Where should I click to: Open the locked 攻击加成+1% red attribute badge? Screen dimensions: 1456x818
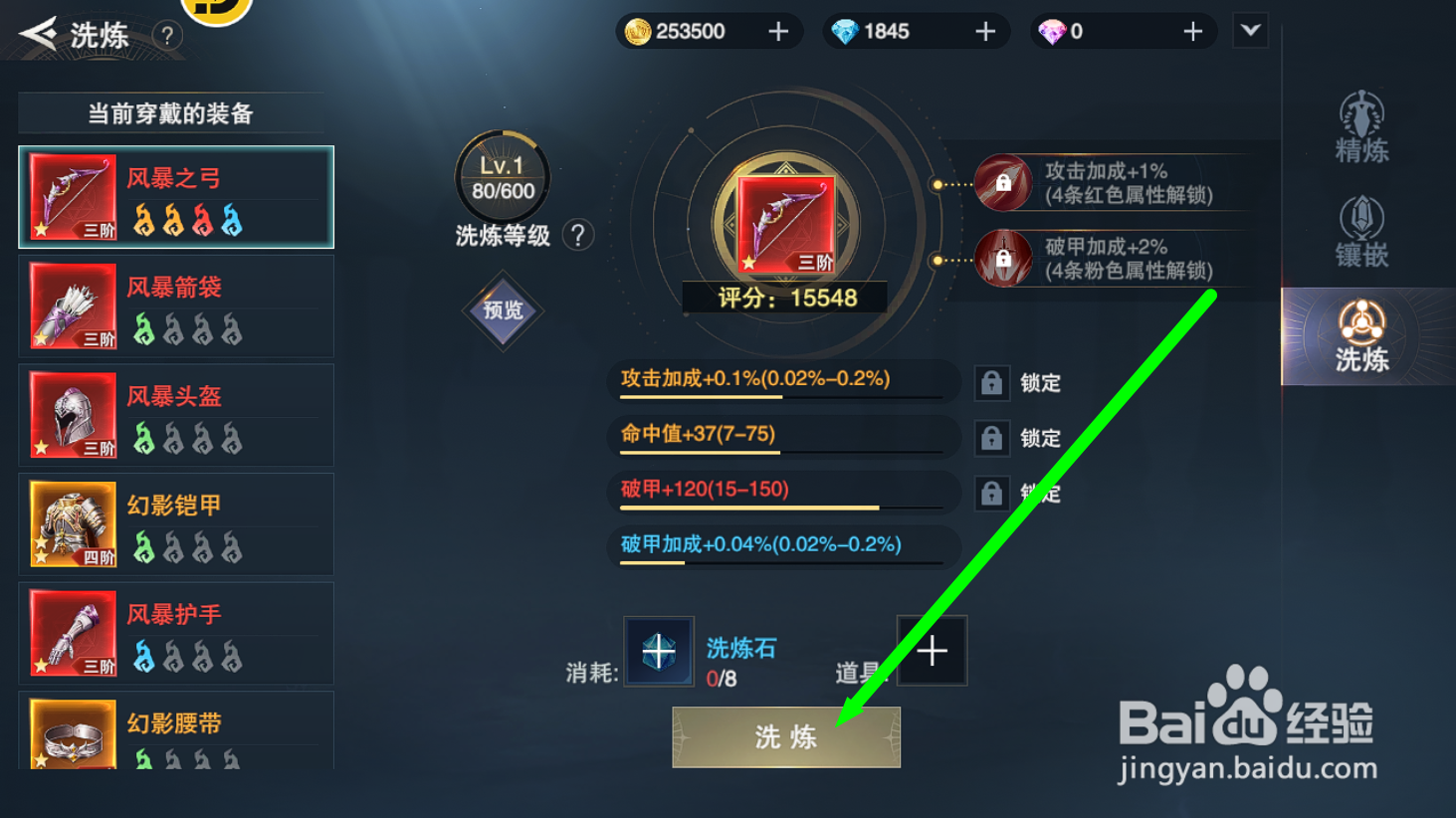(x=1003, y=183)
